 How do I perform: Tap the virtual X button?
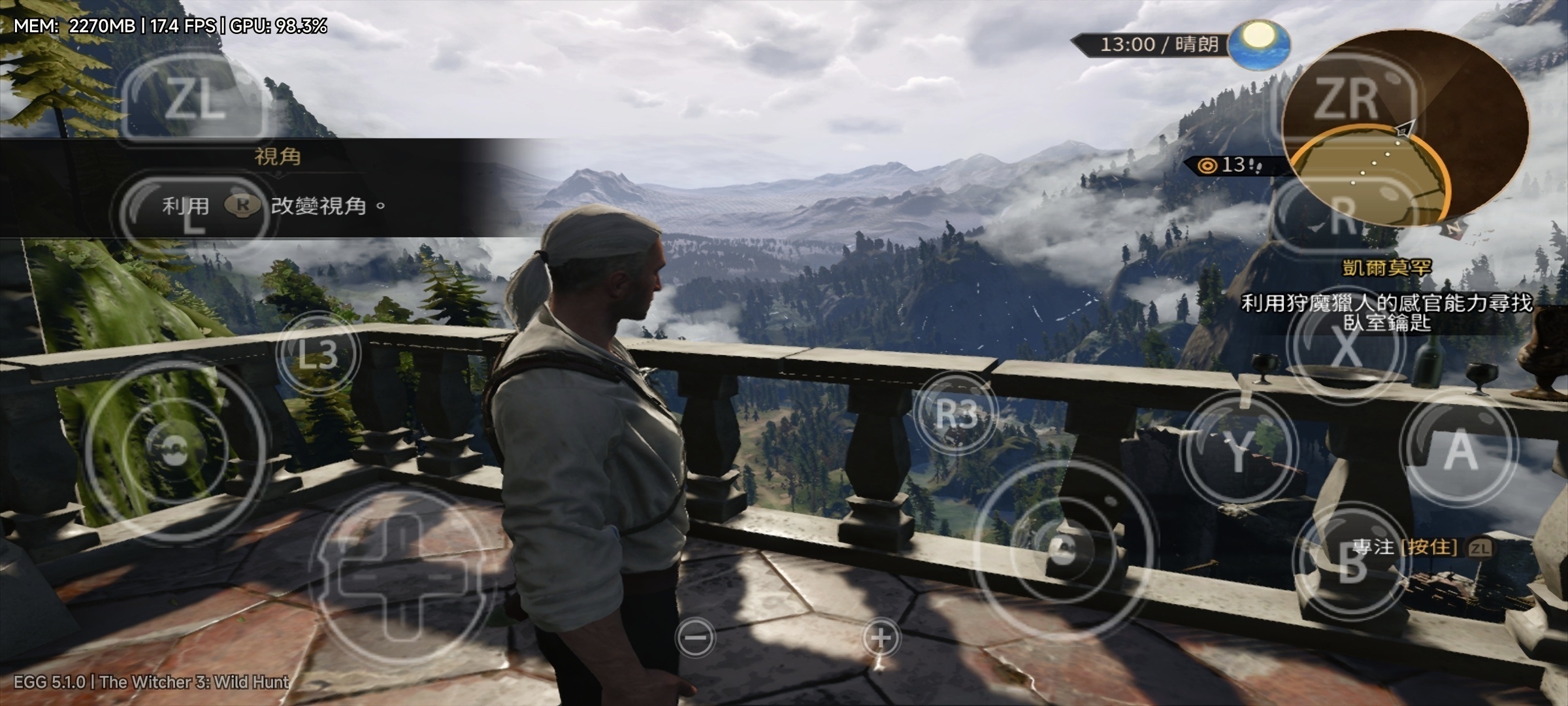tap(1345, 348)
